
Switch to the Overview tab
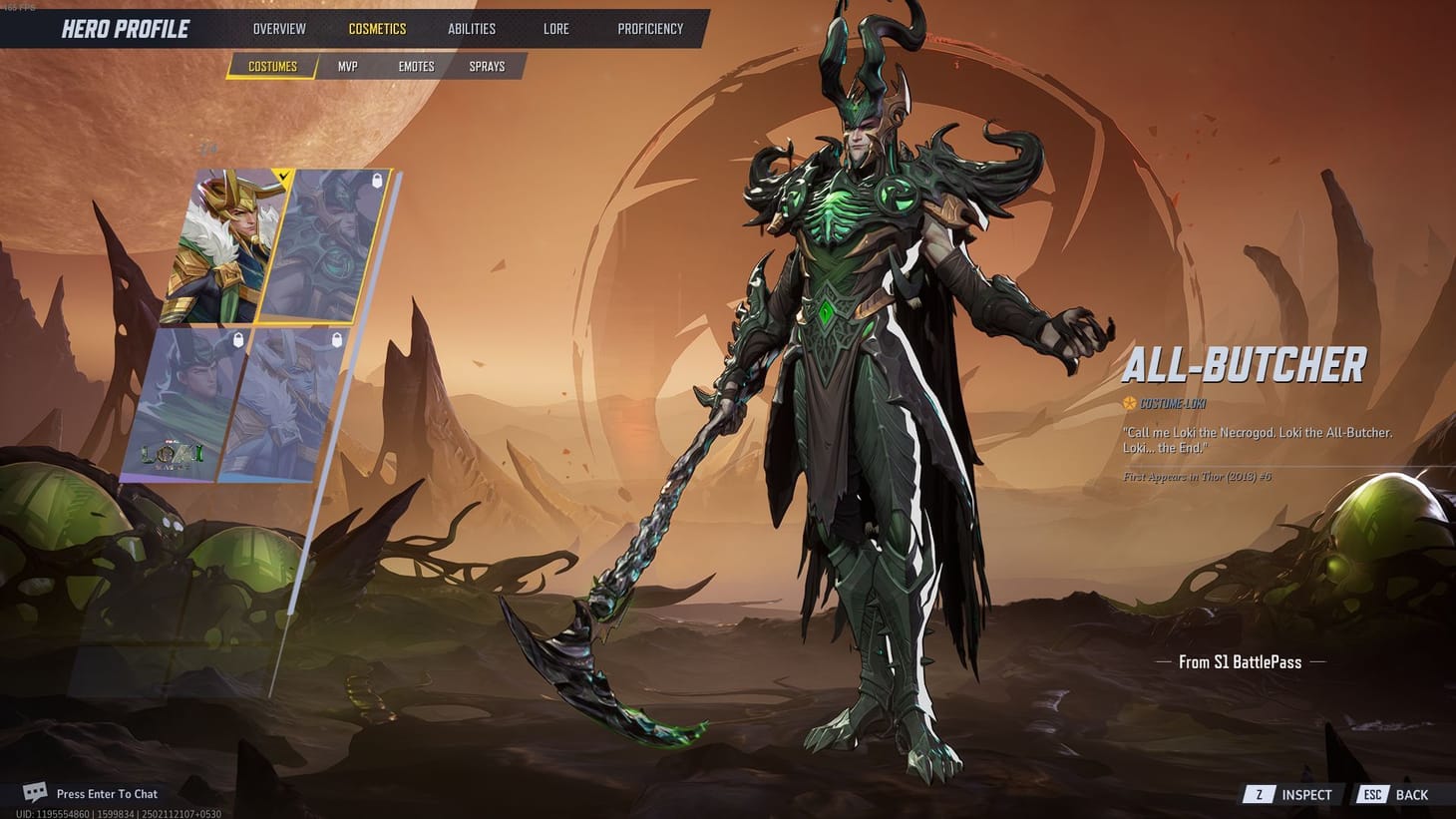(278, 28)
